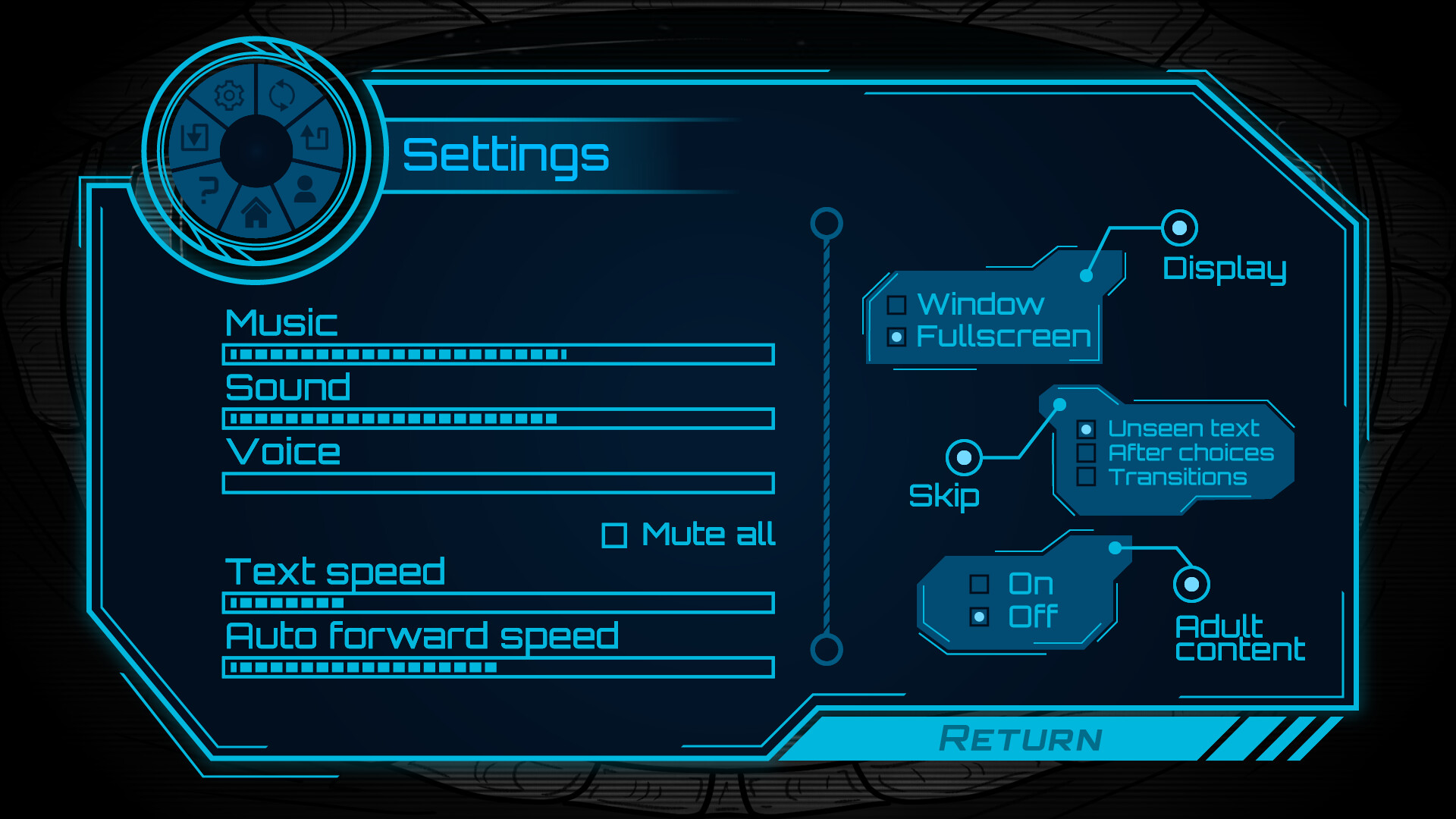
Task: Click the load game icon on the radial menu
Action: click(312, 138)
